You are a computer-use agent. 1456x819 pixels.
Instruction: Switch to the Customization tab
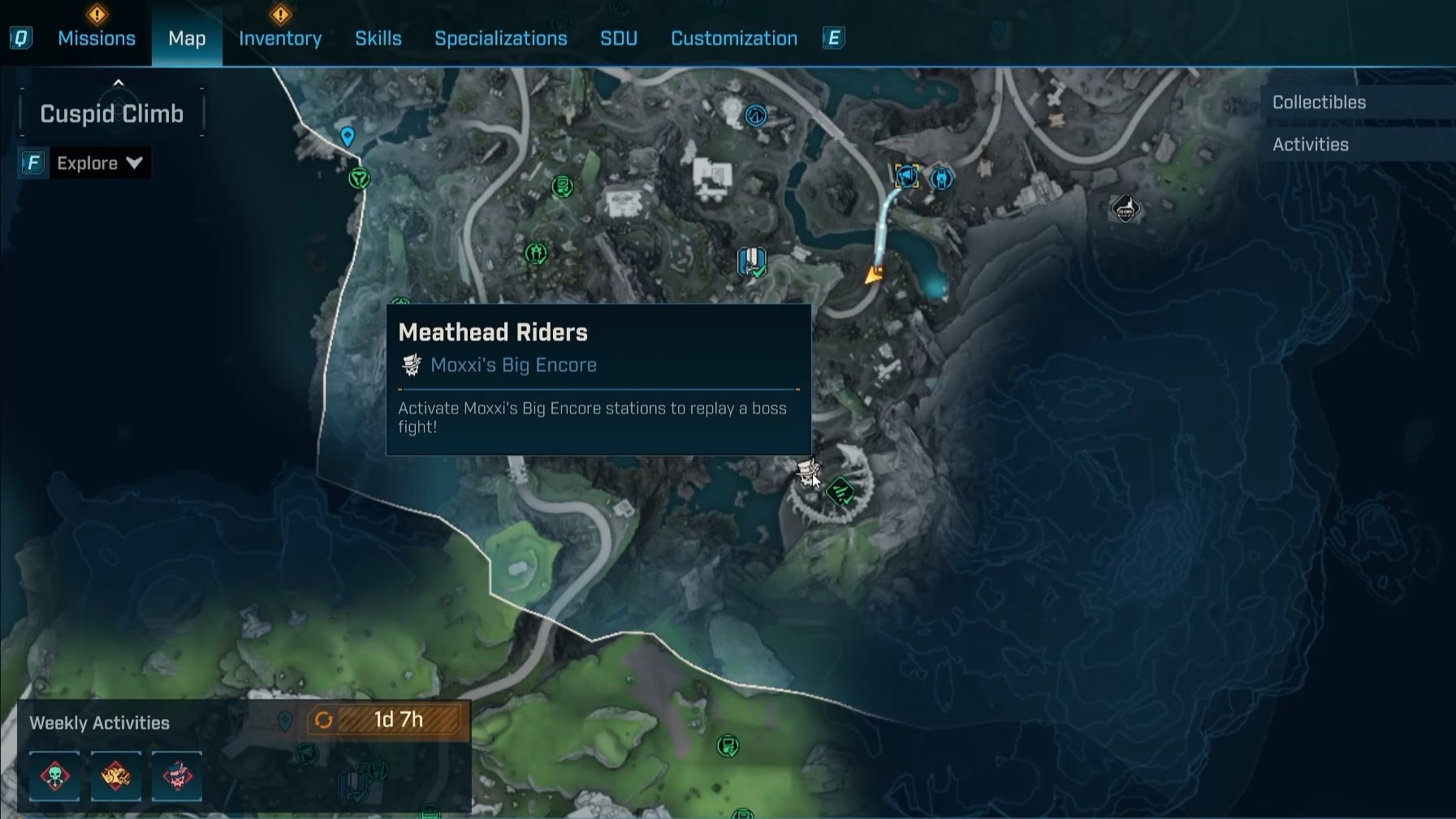[x=733, y=38]
